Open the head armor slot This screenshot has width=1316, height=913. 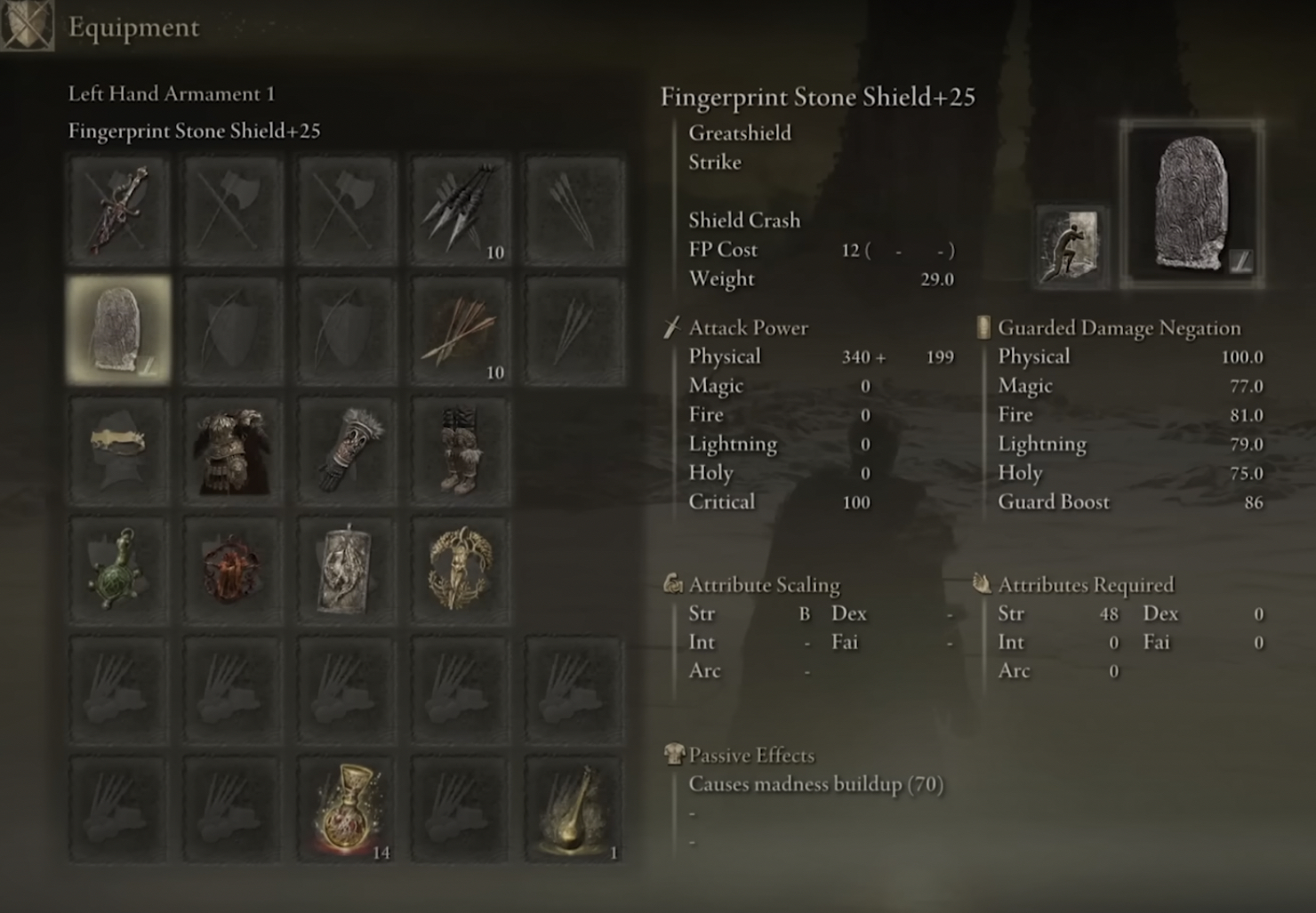(118, 450)
